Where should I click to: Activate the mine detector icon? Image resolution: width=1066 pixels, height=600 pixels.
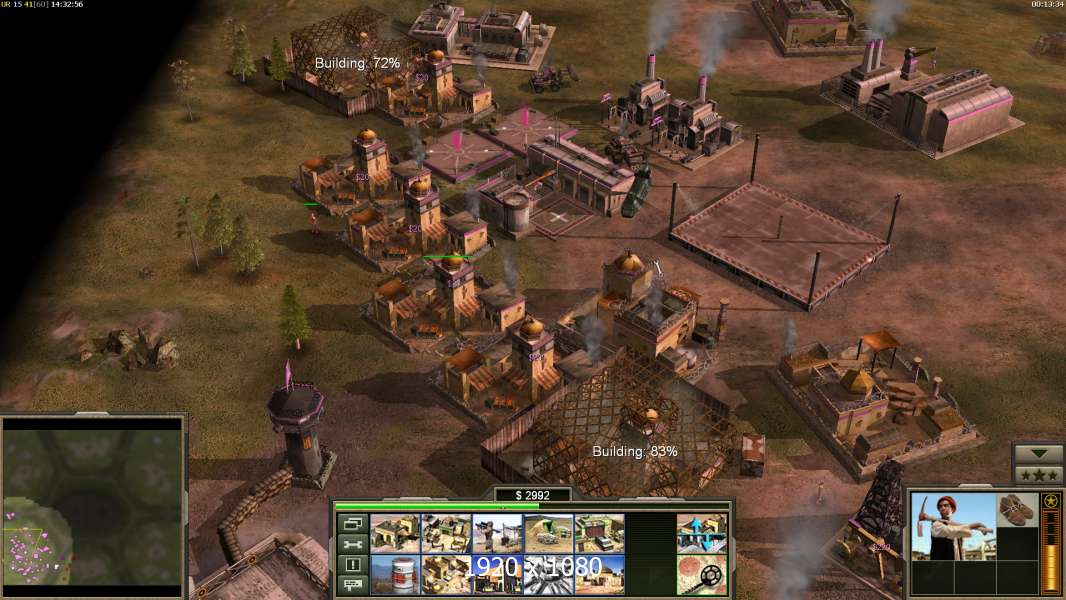click(701, 574)
